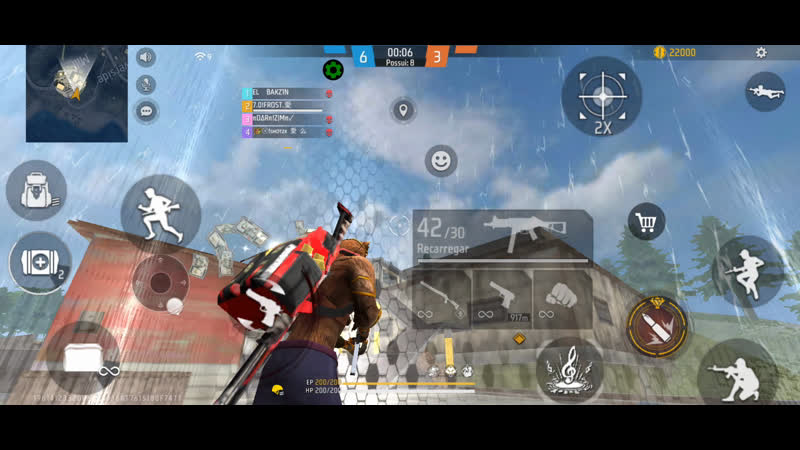Open the smiley emote menu
Viewport: 800px width, 450px height.
click(x=440, y=160)
